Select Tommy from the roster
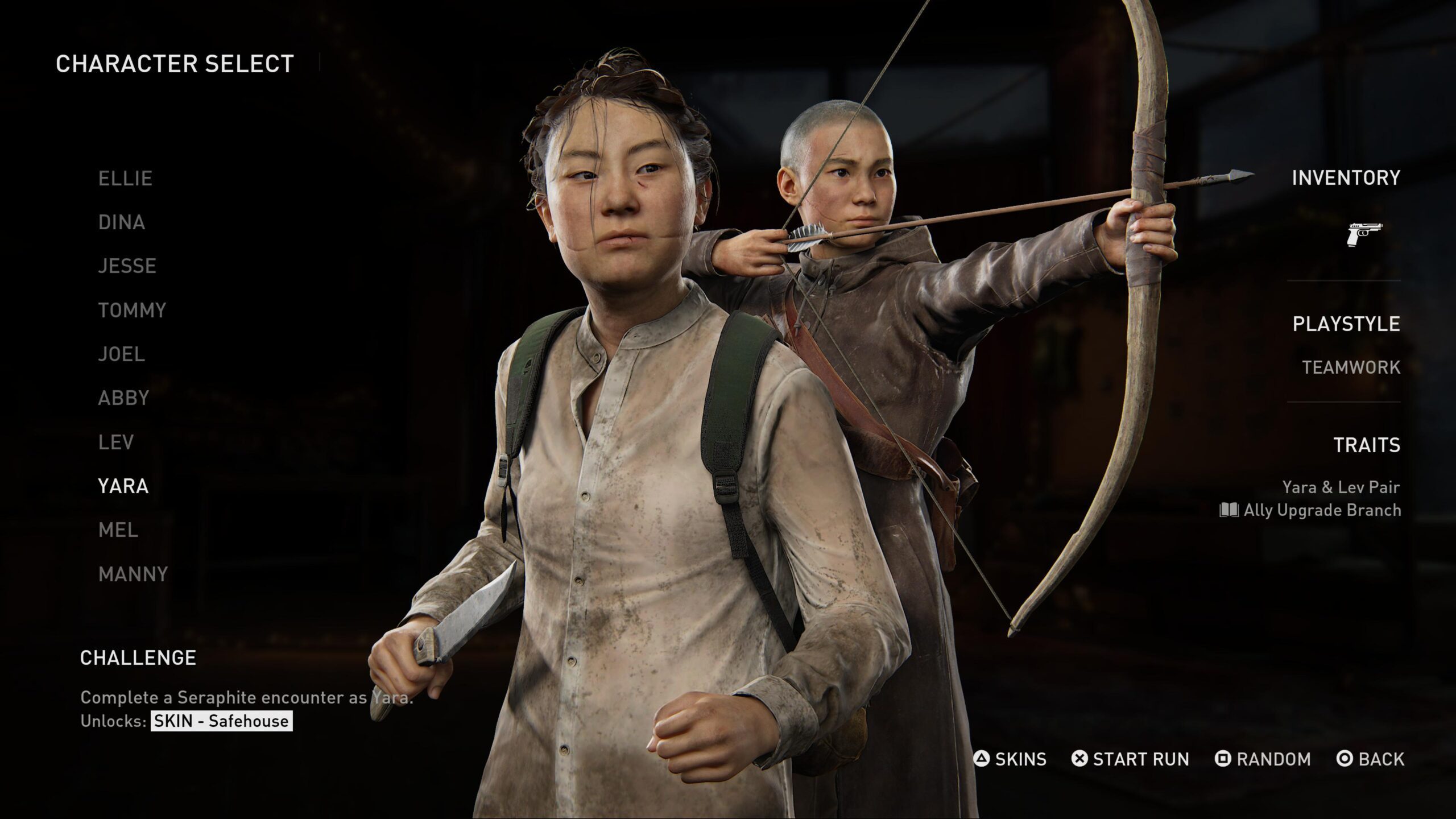1456x819 pixels. point(132,311)
